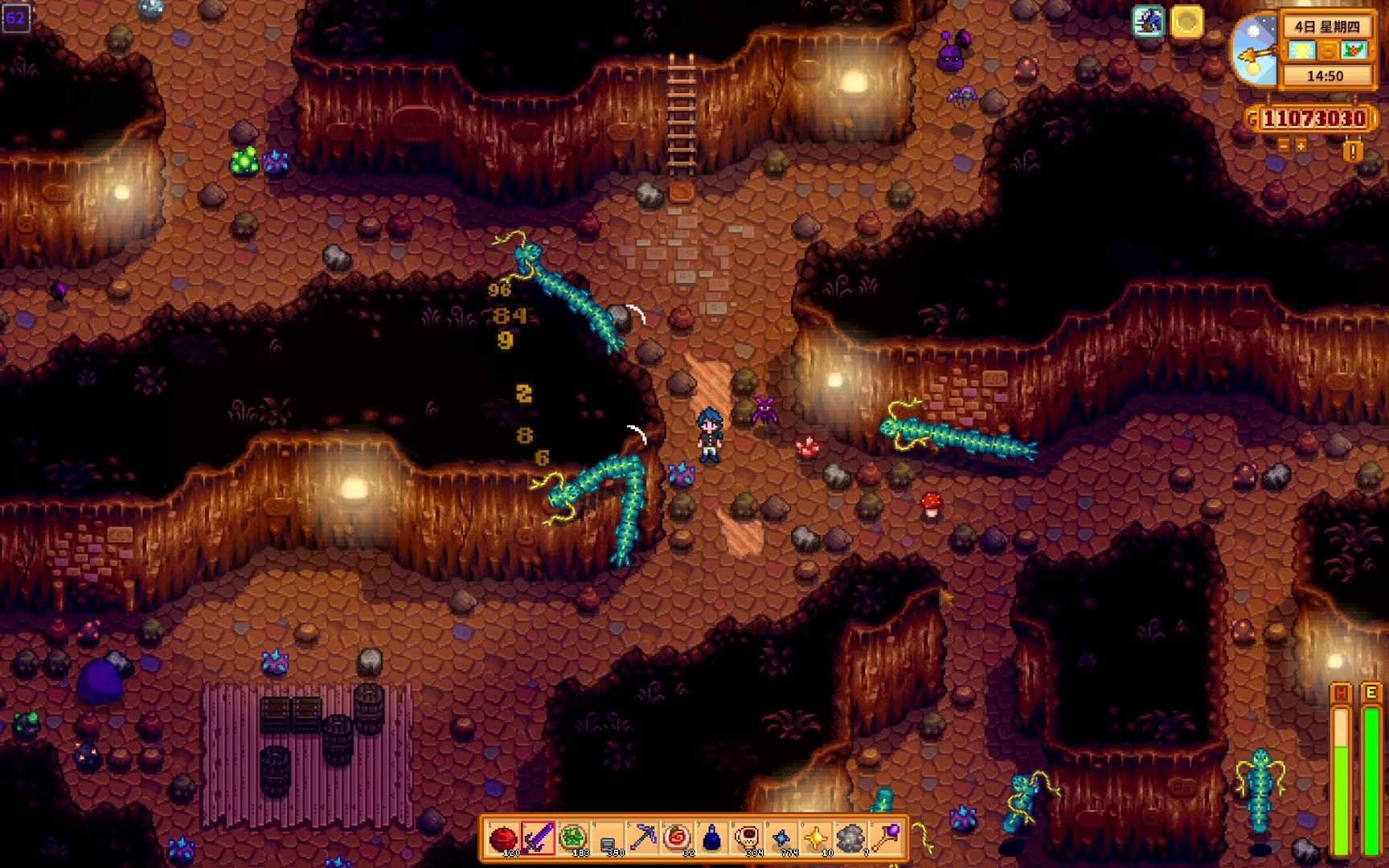The width and height of the screenshot is (1389, 868).
Task: Inspect the speed buff status icon
Action: (1149, 22)
